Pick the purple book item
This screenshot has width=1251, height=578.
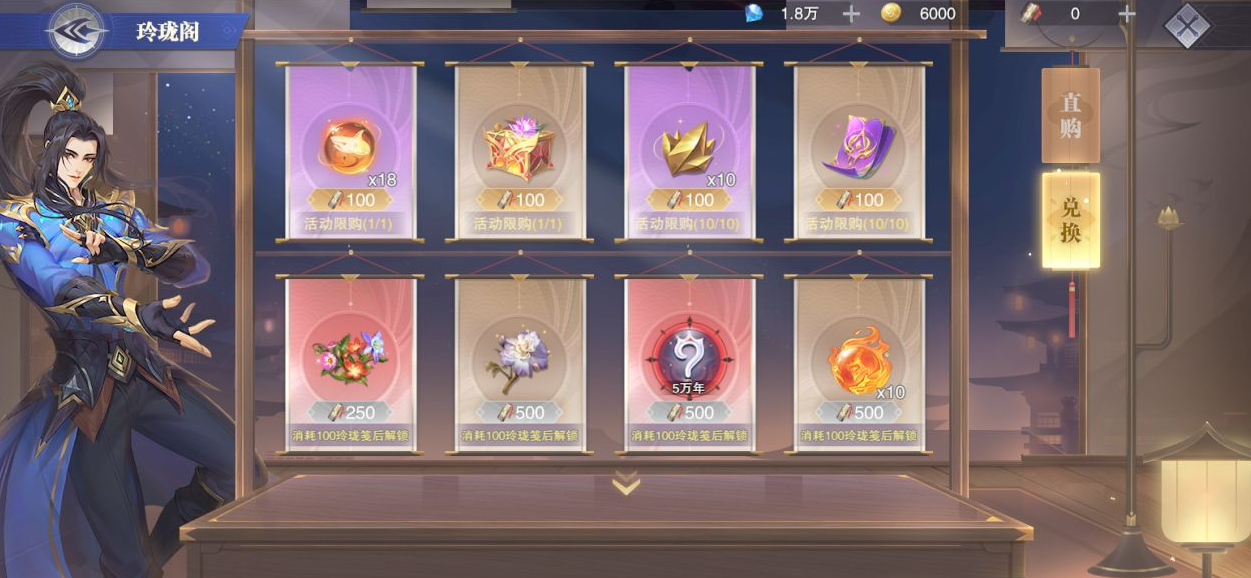pos(859,150)
